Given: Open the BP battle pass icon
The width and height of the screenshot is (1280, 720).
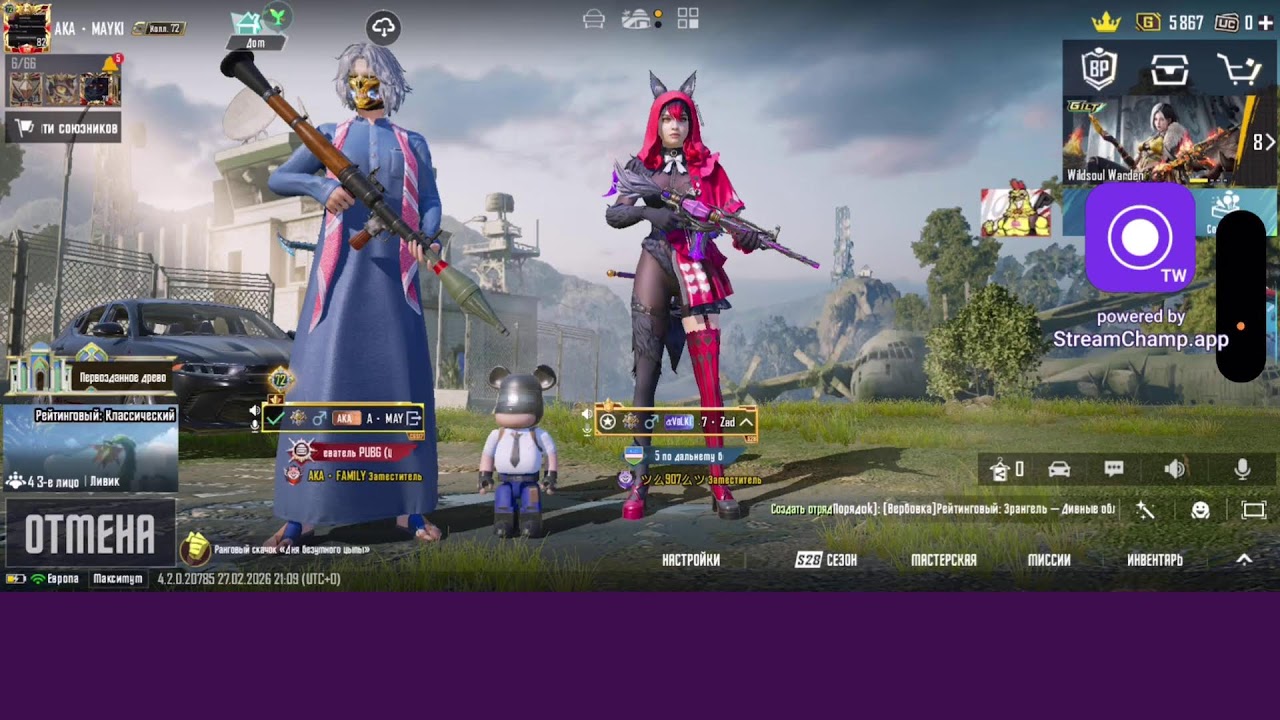Looking at the screenshot, I should coord(1099,69).
